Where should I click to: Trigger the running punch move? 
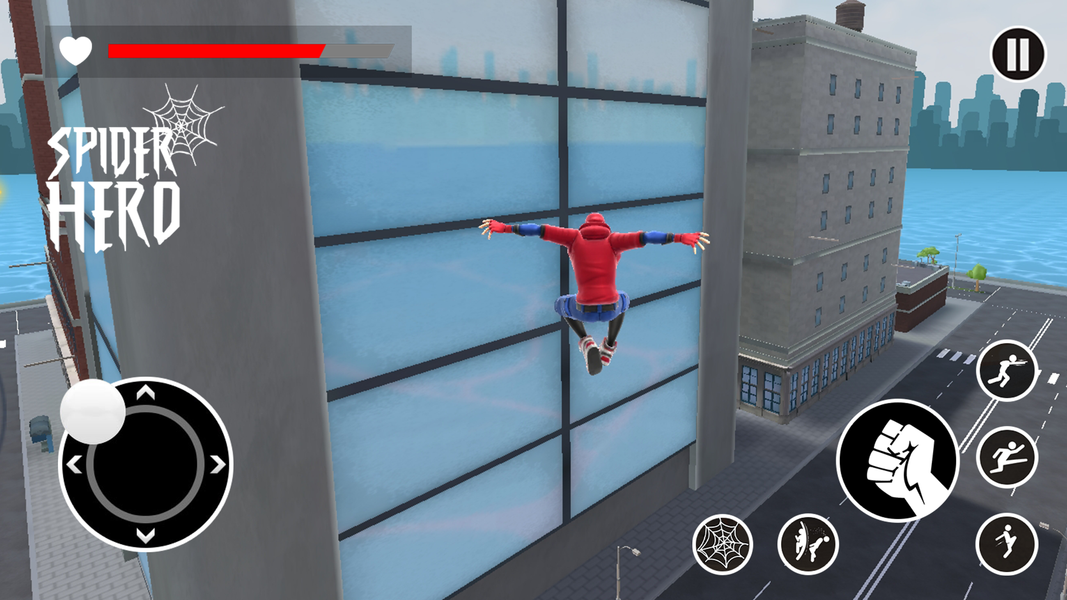click(1007, 371)
